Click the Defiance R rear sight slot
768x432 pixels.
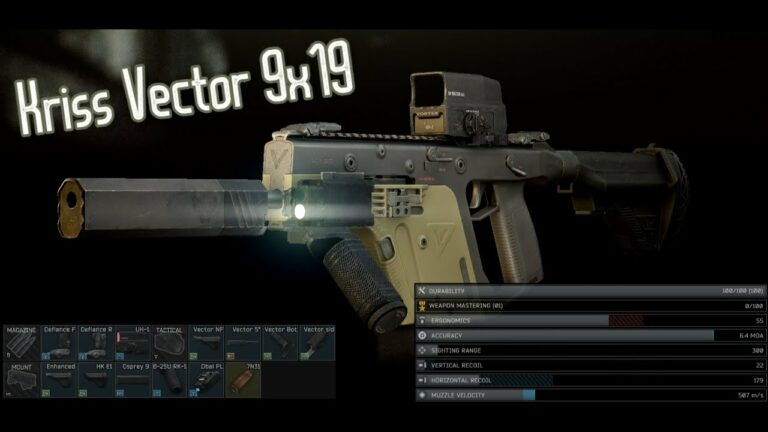[96, 342]
